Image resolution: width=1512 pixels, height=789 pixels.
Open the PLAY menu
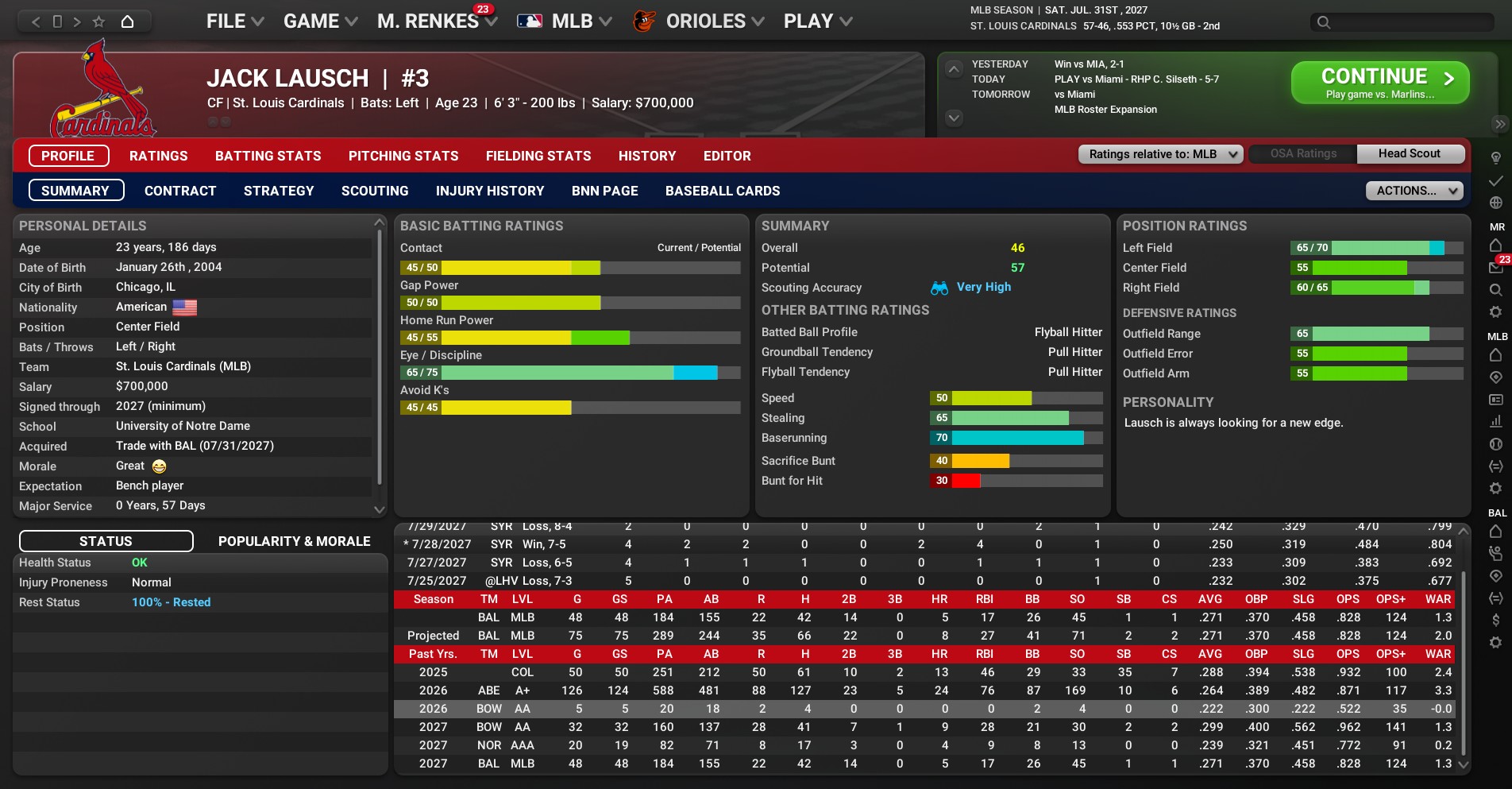coord(817,21)
